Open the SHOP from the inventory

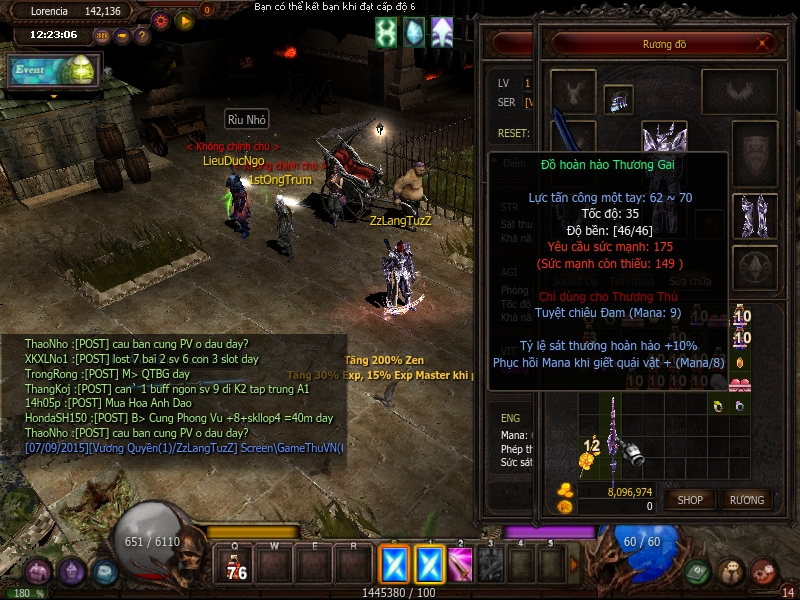click(x=691, y=499)
